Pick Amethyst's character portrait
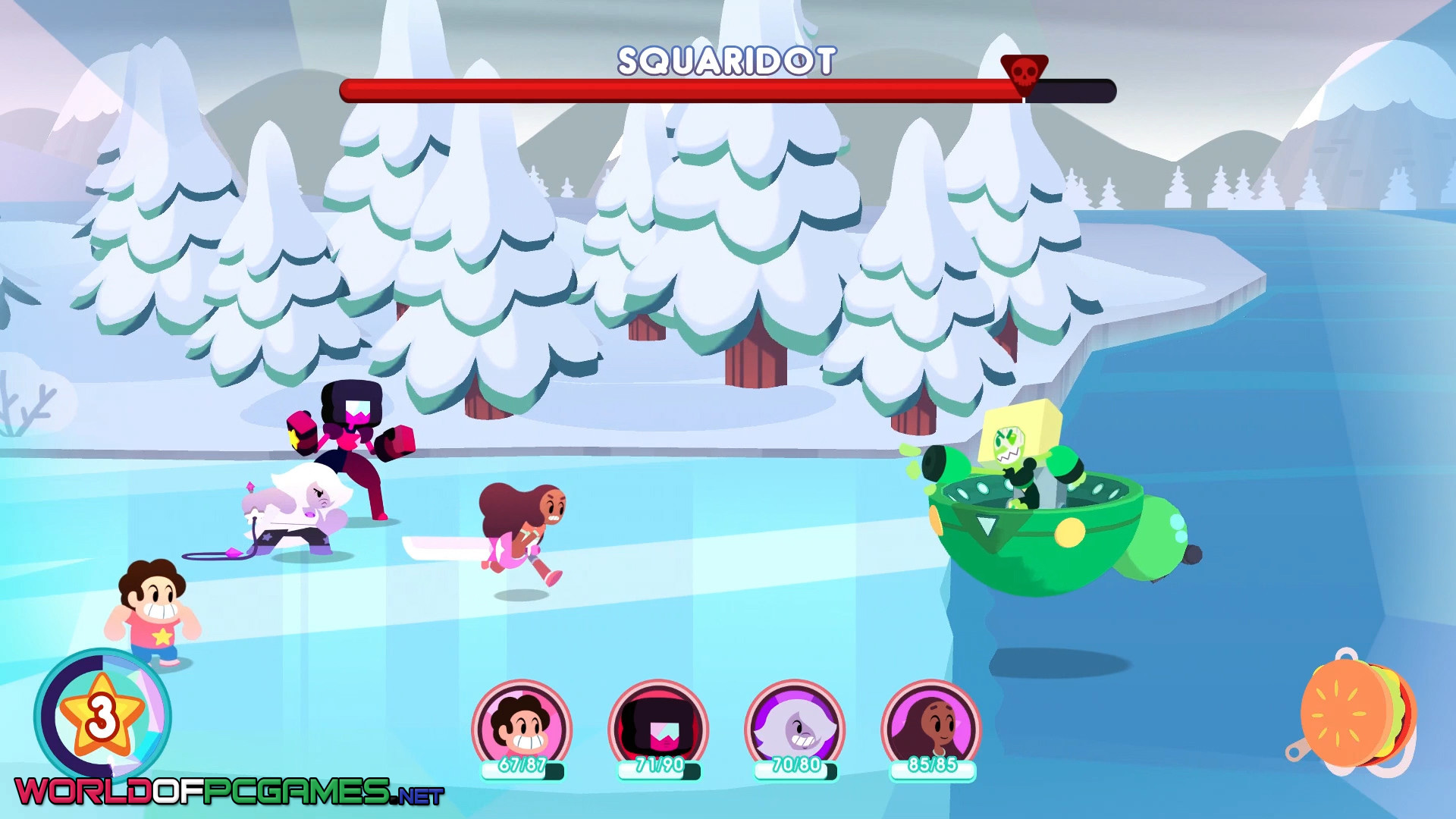Viewport: 1456px width, 819px height. pos(795,725)
